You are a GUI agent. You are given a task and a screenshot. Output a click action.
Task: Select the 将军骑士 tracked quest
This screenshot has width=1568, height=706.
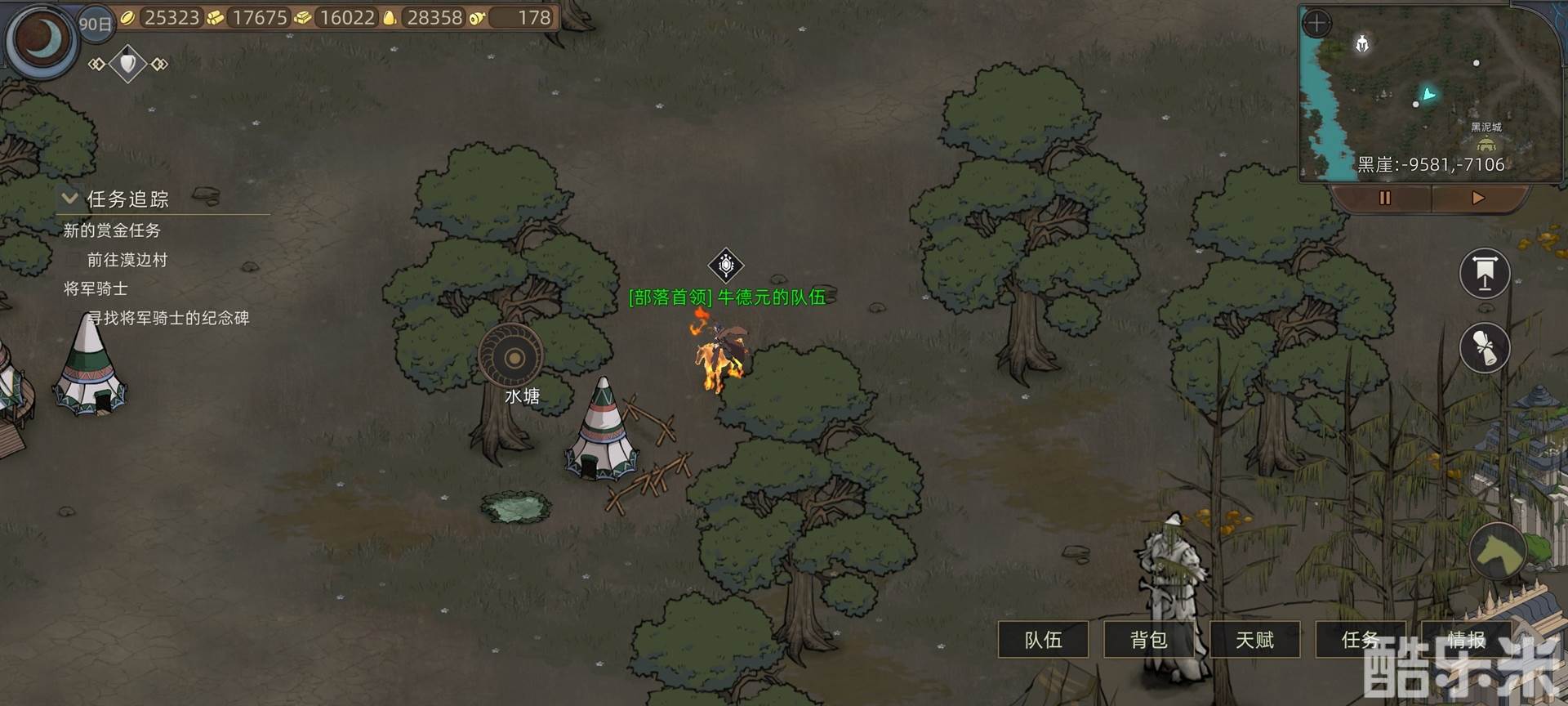click(96, 288)
